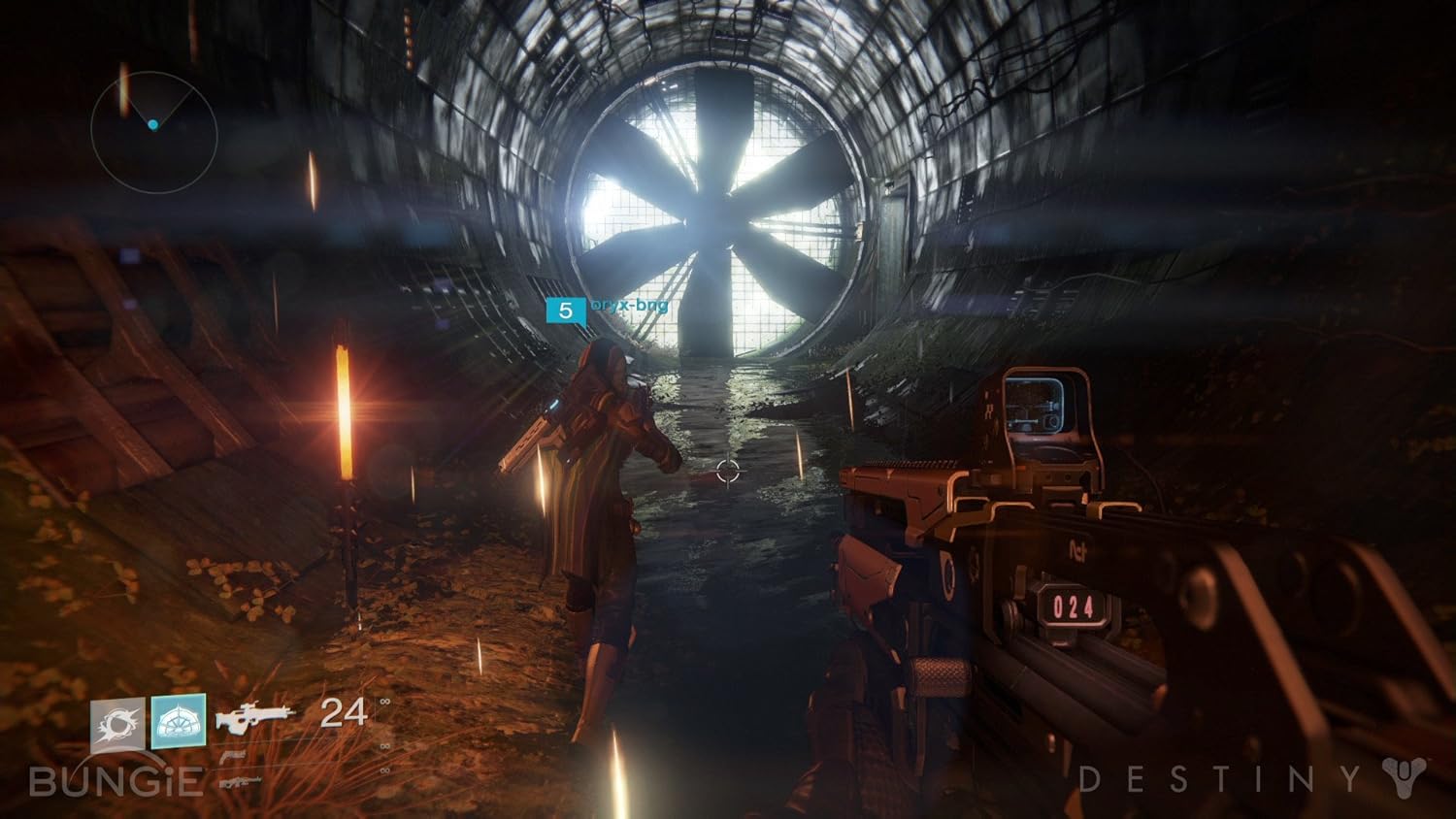Screen dimensions: 1456x819
Task: Select the shotgun weapon slot icon
Action: pos(240,783)
